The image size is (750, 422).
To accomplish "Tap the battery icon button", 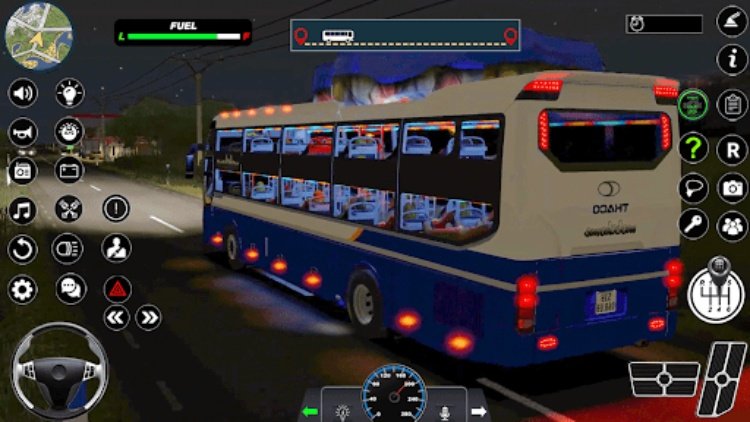I will click(69, 171).
